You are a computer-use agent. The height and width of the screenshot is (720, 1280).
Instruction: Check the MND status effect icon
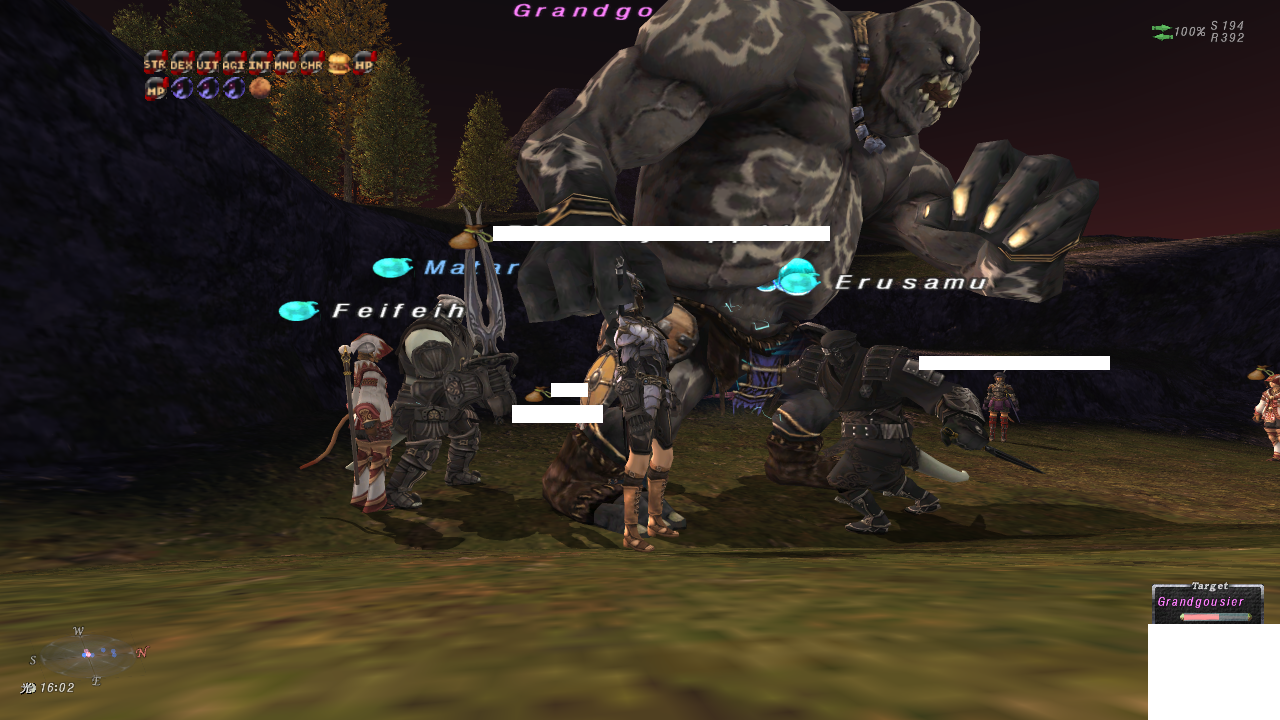pos(285,63)
